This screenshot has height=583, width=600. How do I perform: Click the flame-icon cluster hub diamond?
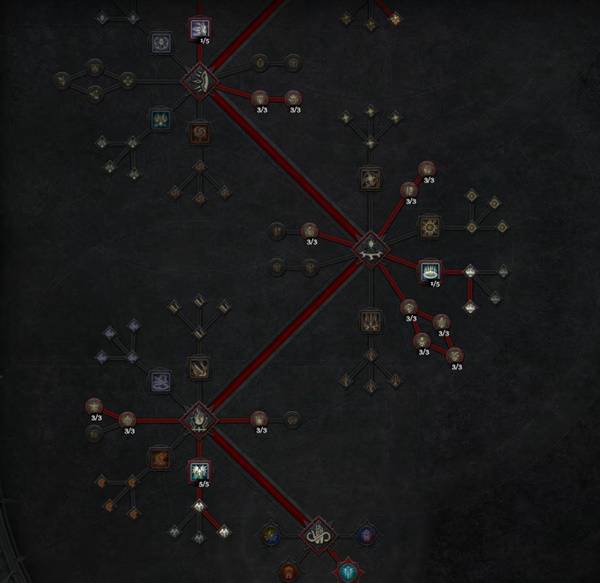click(x=198, y=418)
